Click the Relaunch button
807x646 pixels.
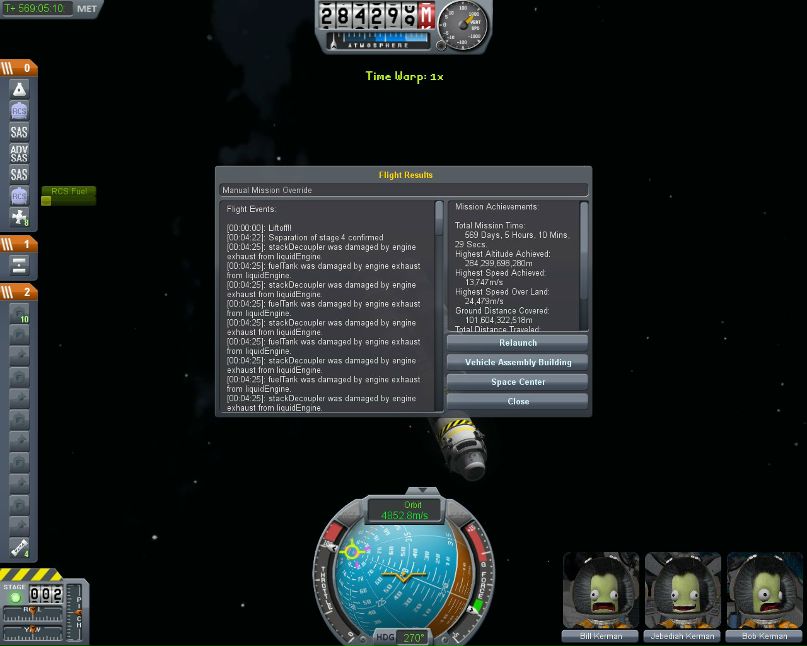click(517, 343)
